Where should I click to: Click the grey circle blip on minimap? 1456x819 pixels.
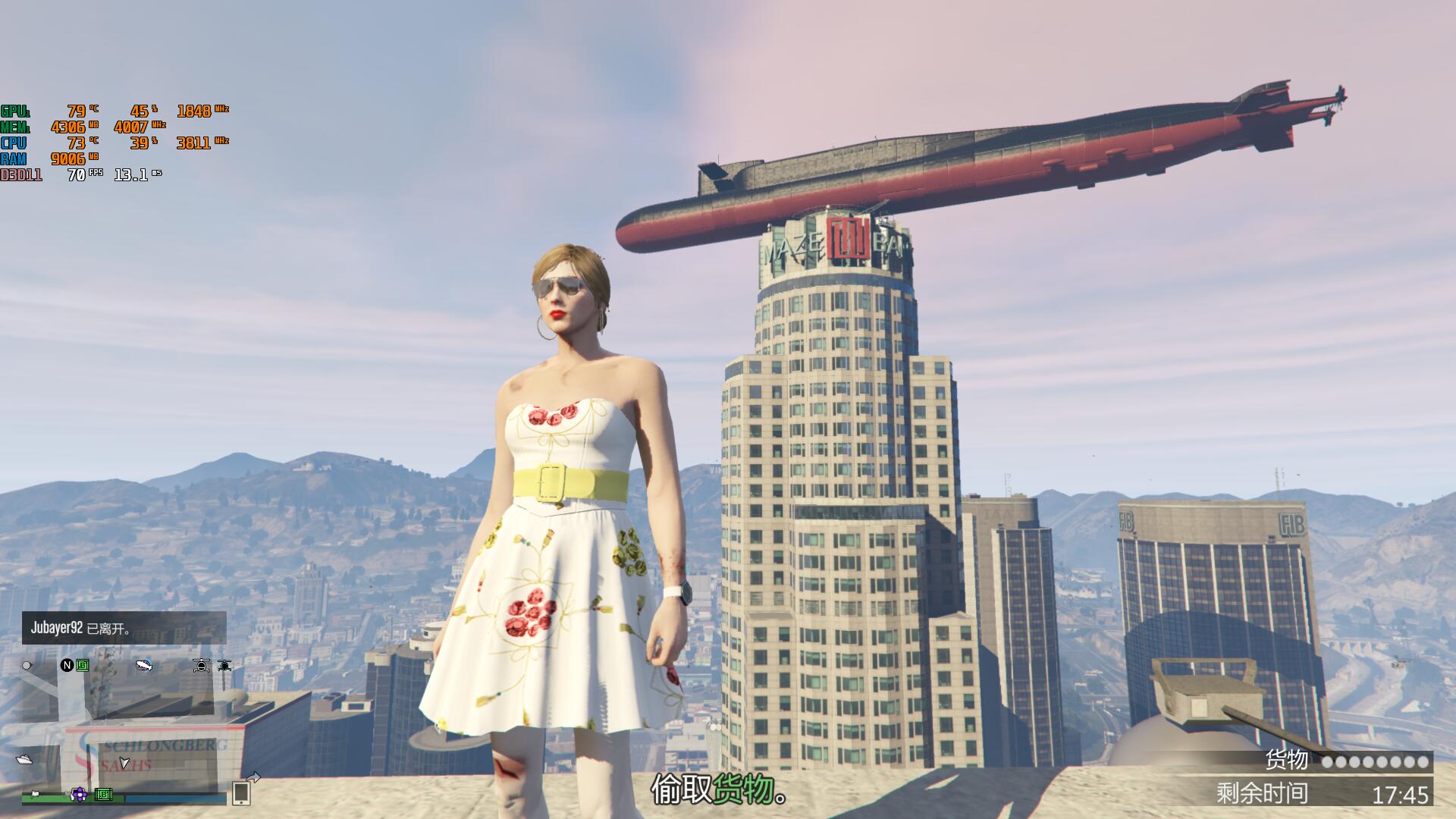pos(27,666)
